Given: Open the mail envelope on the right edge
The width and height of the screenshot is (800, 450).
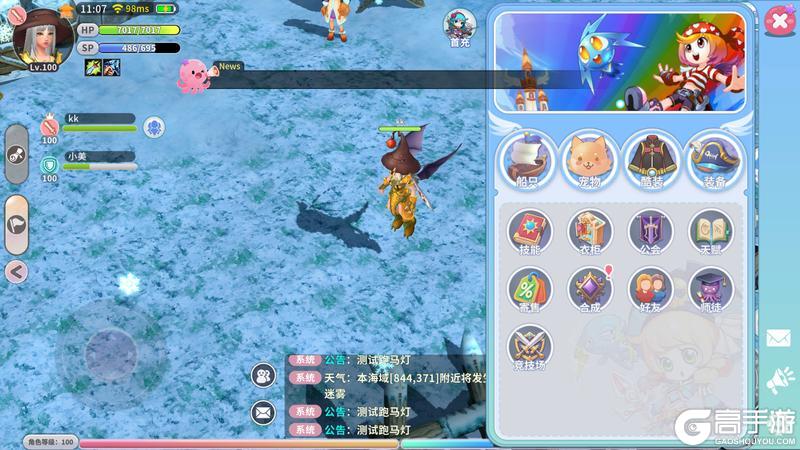Looking at the screenshot, I should pos(778,338).
